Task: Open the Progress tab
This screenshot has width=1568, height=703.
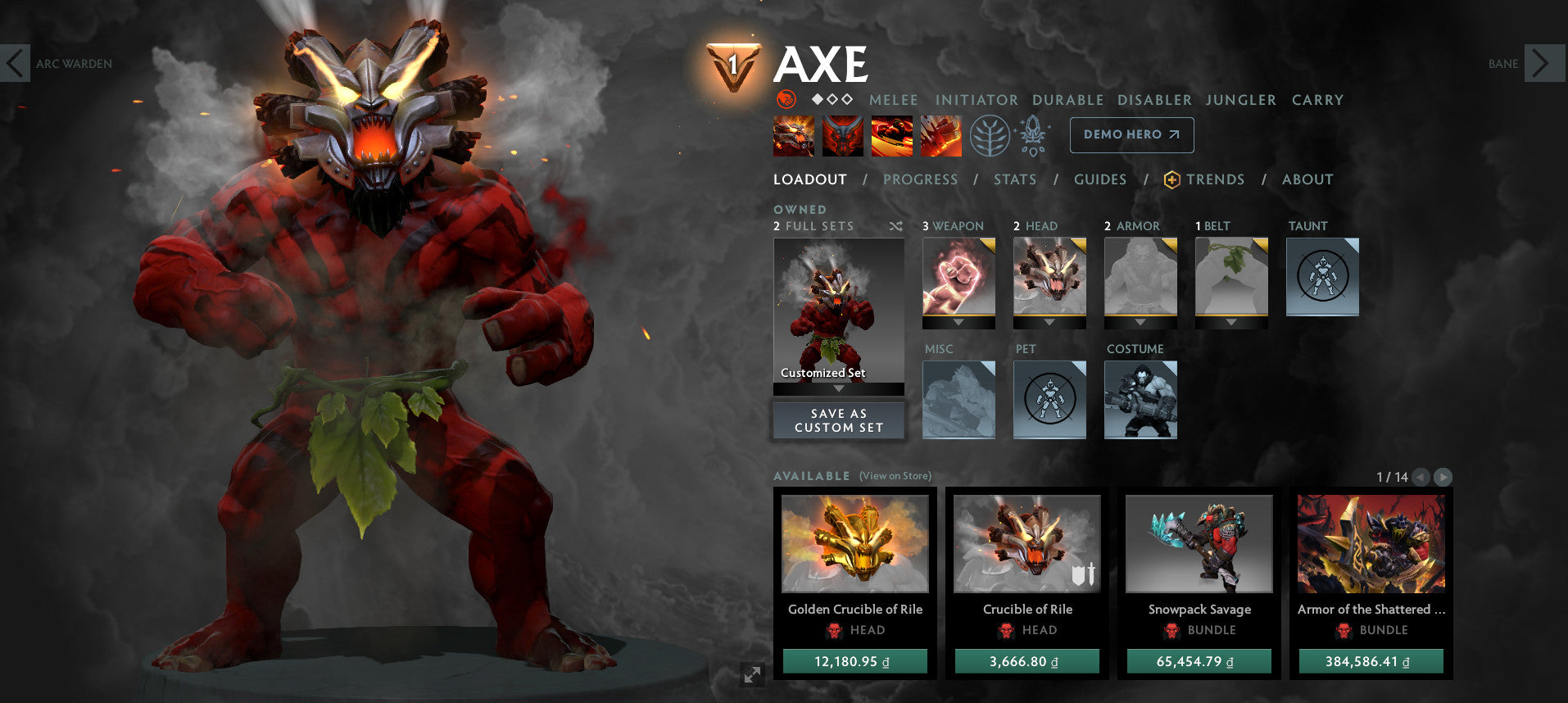Action: (921, 179)
